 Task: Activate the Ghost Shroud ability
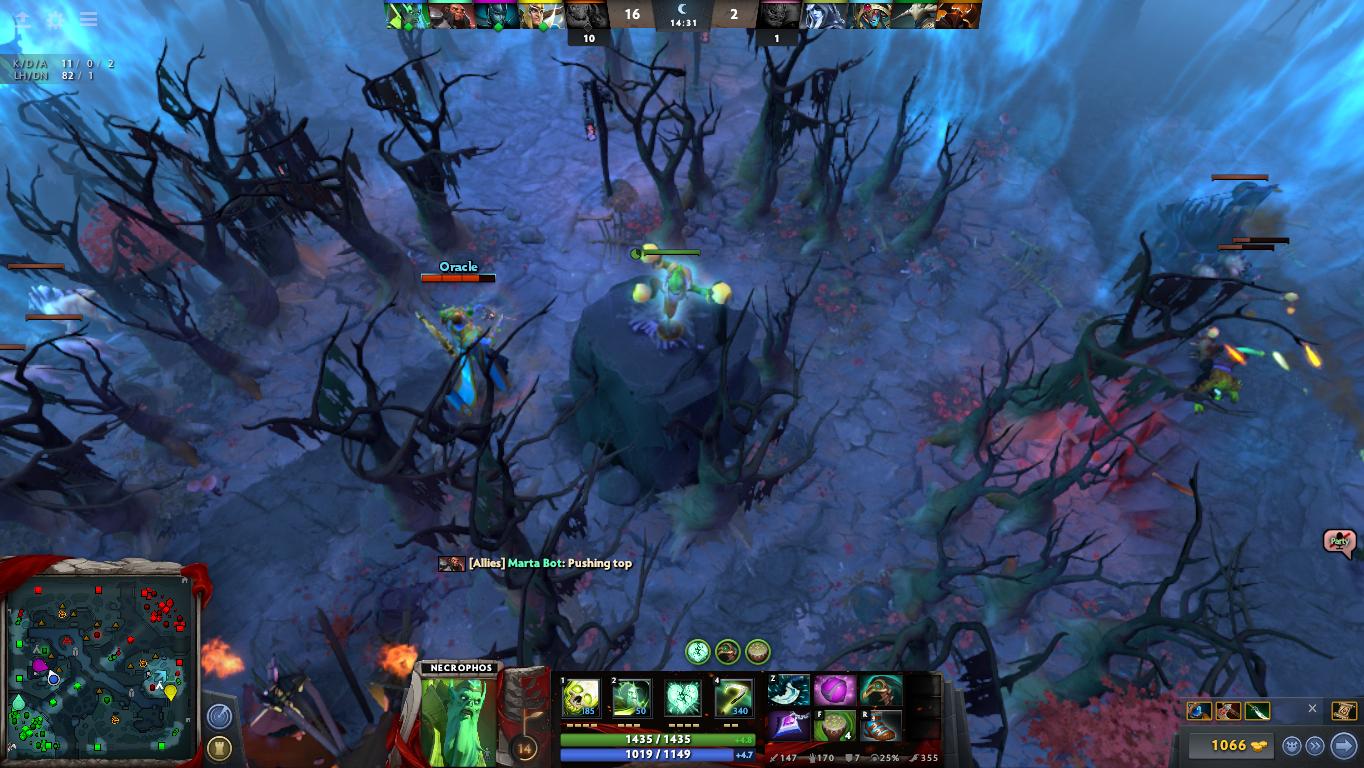tap(631, 697)
